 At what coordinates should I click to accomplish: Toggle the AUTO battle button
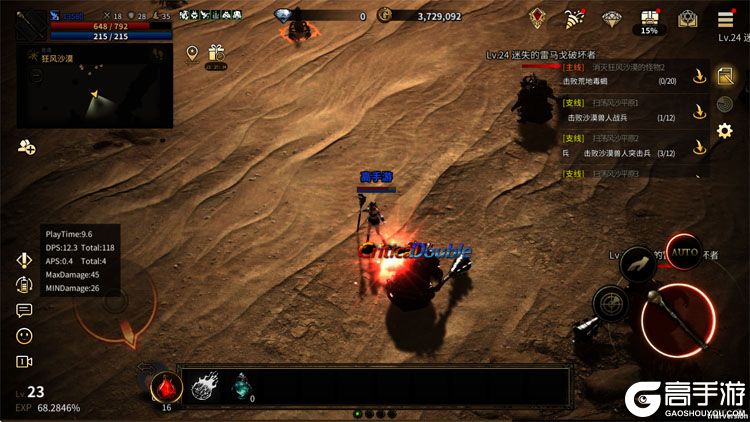[685, 253]
